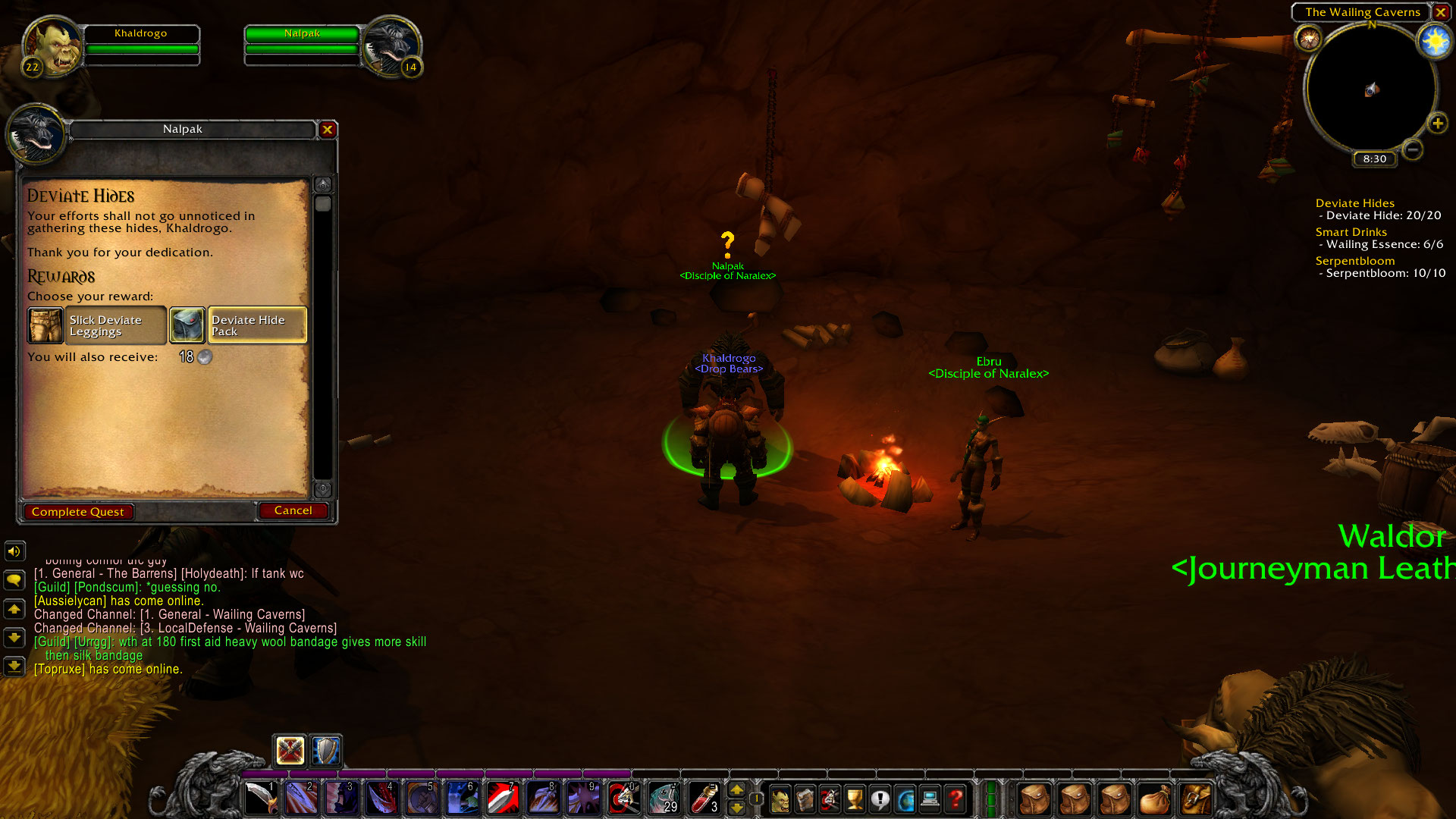Jump to newest chat with the bottom arrow
The height and width of the screenshot is (819, 1456).
click(14, 667)
